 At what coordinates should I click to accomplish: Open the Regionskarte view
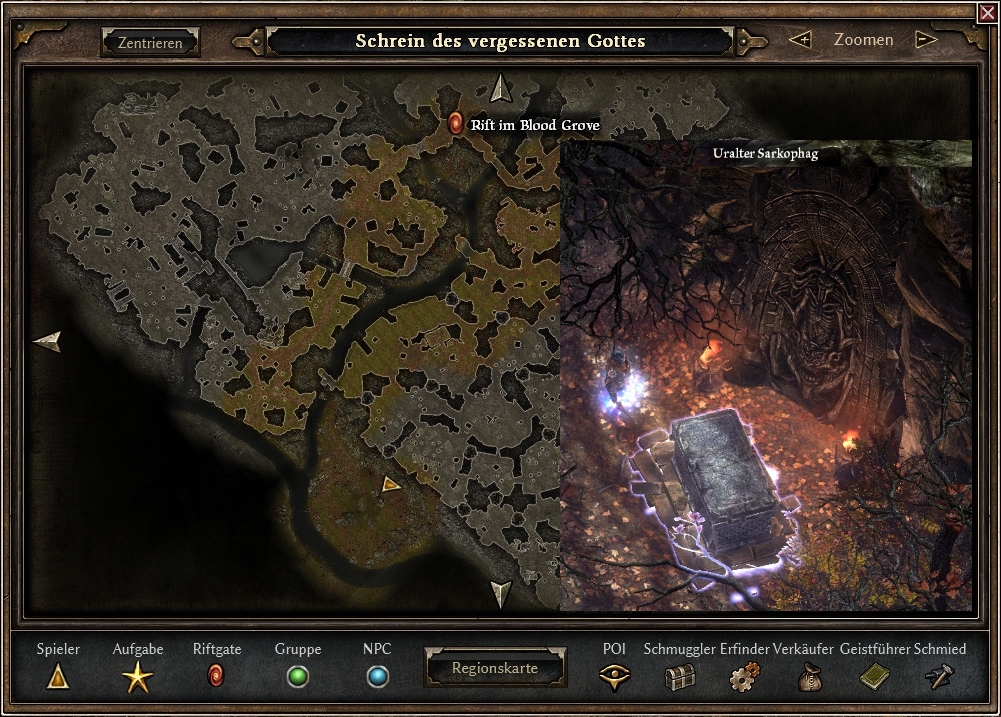point(495,668)
